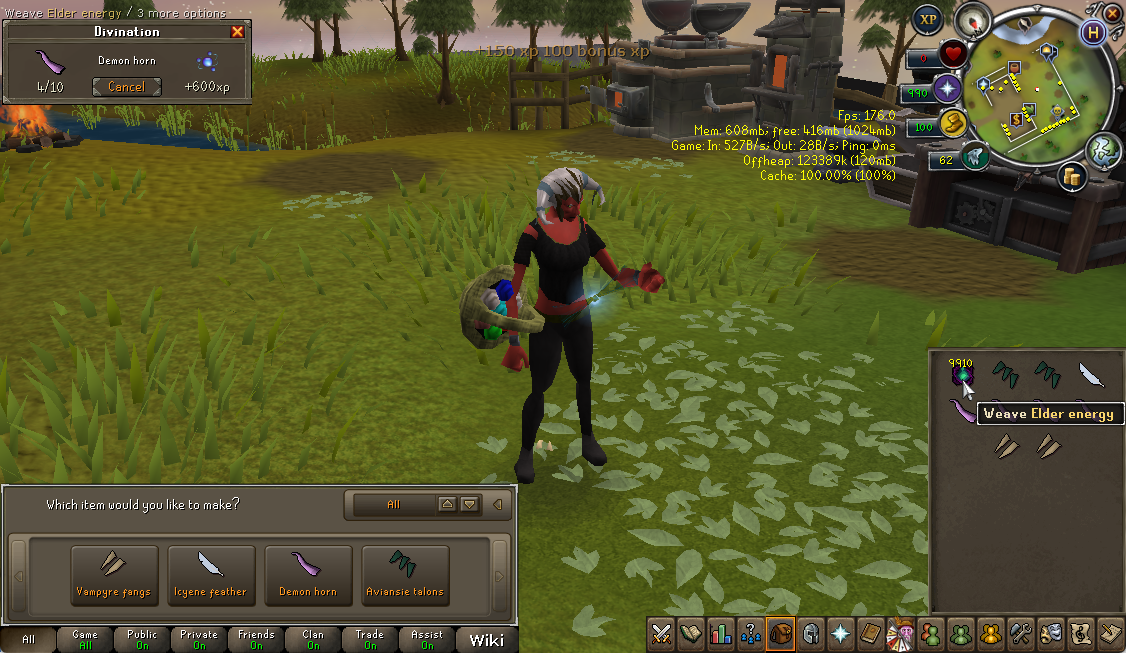Viewport: 1126px width, 653px height.
Task: Open the gold coins money pouch
Action: click(x=1074, y=178)
